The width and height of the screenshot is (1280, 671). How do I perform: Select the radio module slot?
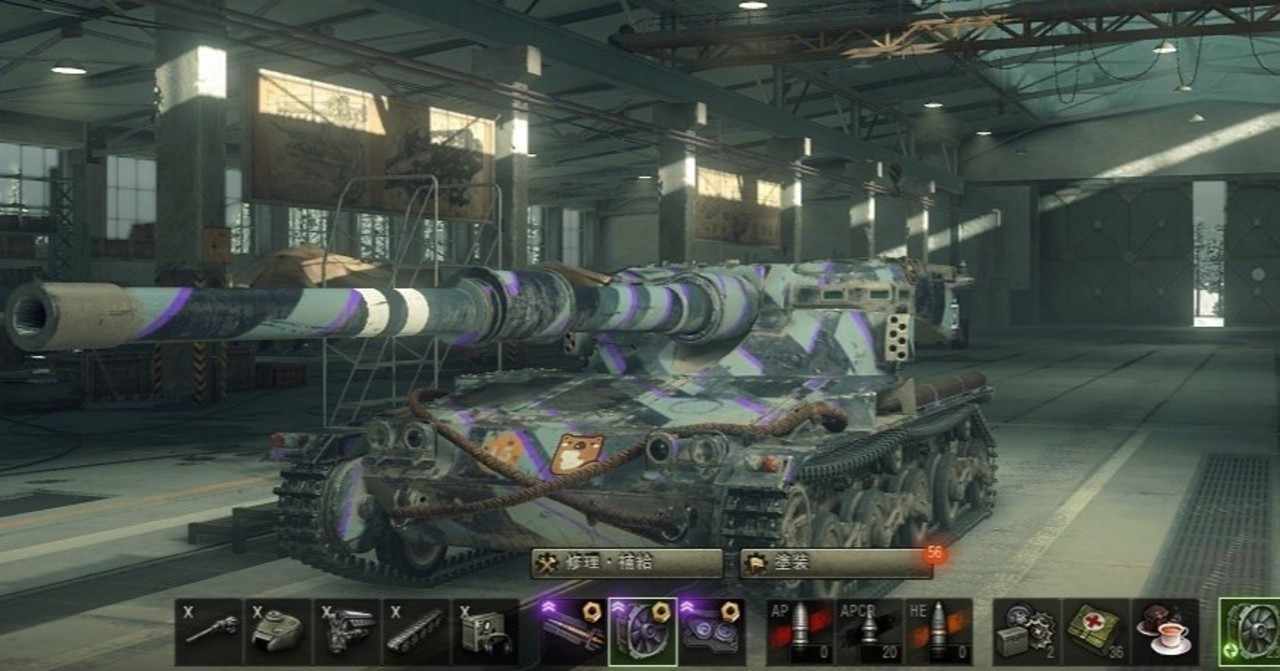[x=485, y=632]
